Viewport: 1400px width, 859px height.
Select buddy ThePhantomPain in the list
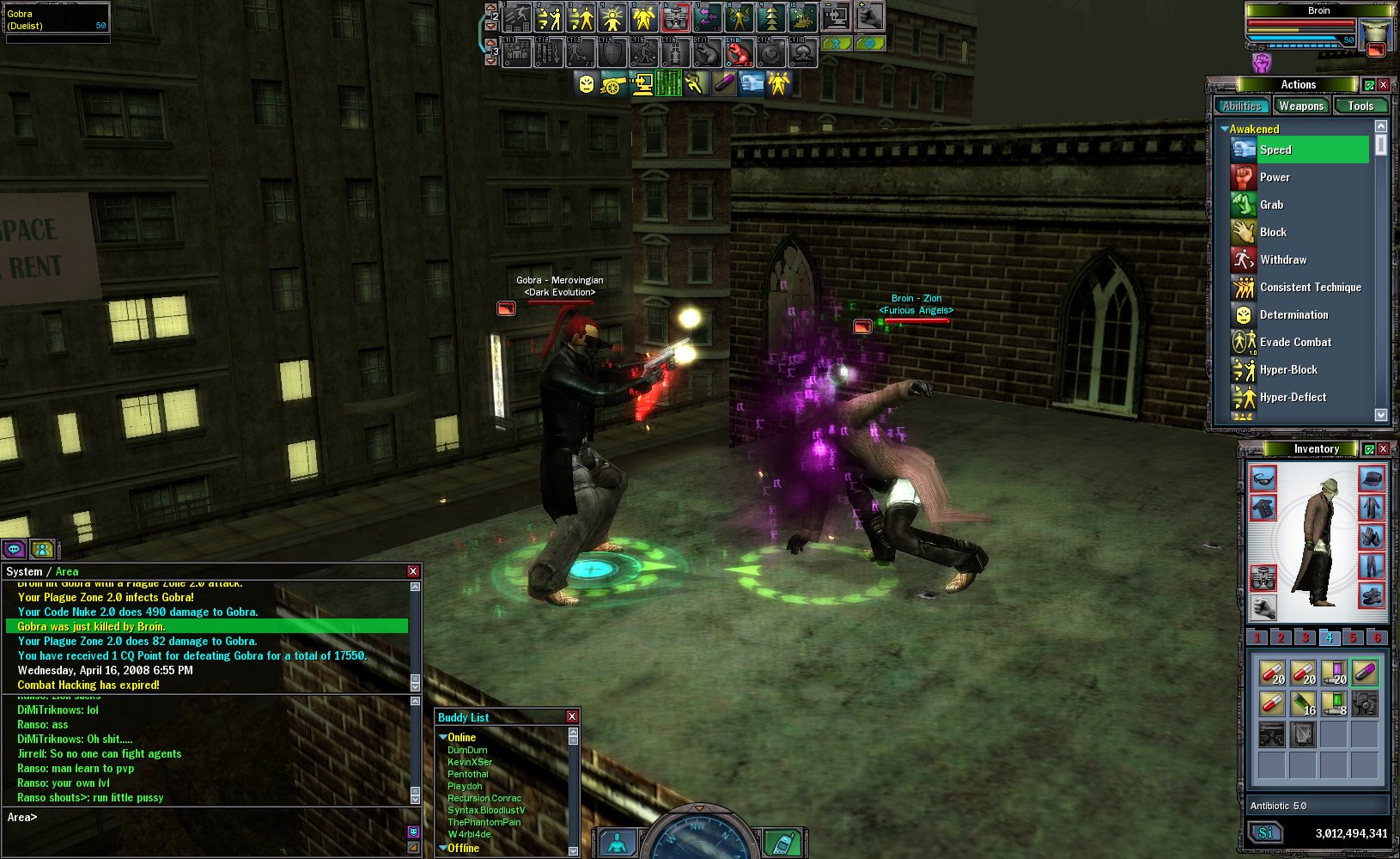pos(484,822)
